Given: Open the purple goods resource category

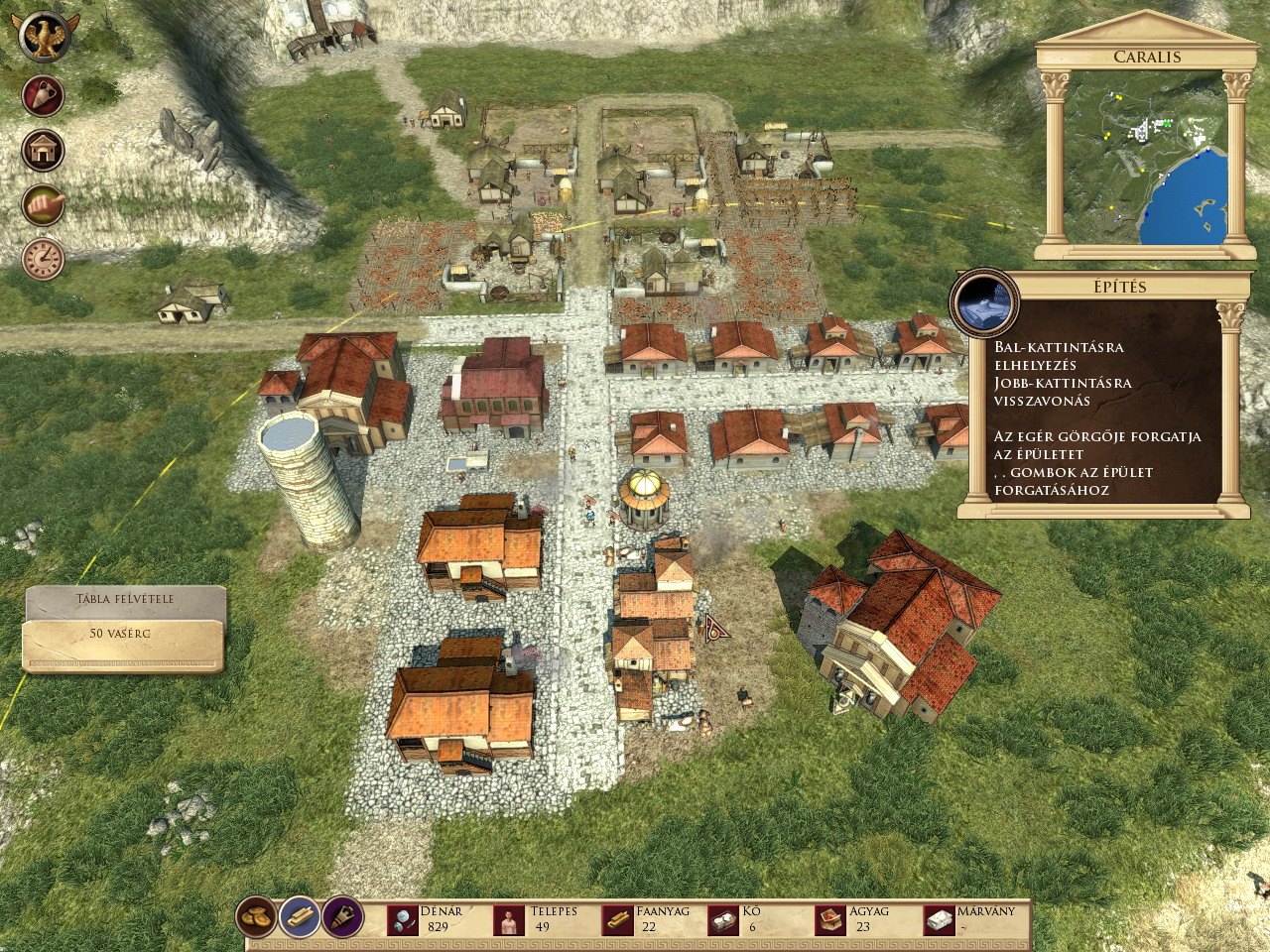Looking at the screenshot, I should (340, 917).
